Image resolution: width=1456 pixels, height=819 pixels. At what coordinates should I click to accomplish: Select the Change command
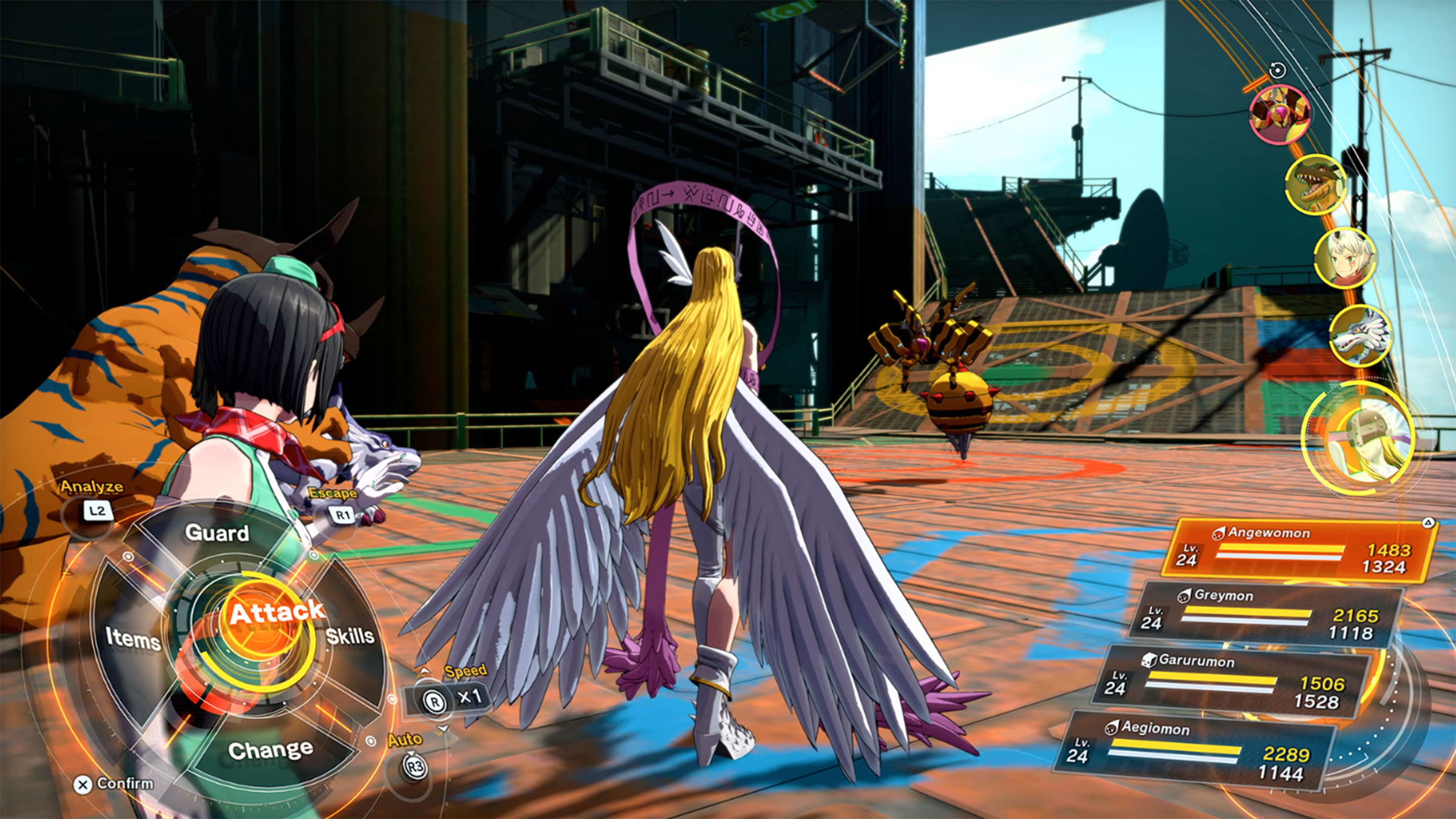coord(270,750)
